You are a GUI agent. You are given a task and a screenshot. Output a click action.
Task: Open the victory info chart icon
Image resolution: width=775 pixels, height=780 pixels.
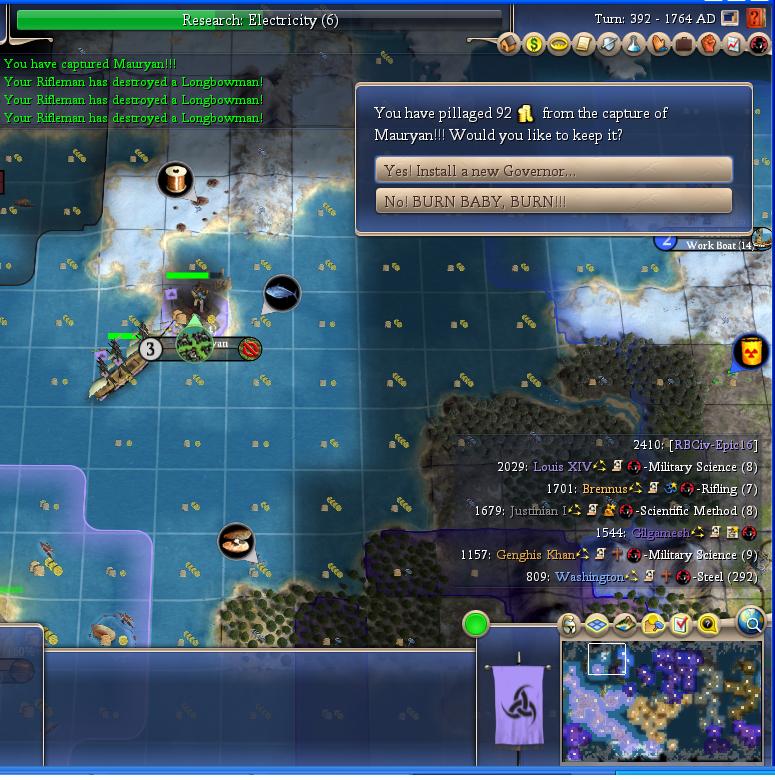[734, 44]
